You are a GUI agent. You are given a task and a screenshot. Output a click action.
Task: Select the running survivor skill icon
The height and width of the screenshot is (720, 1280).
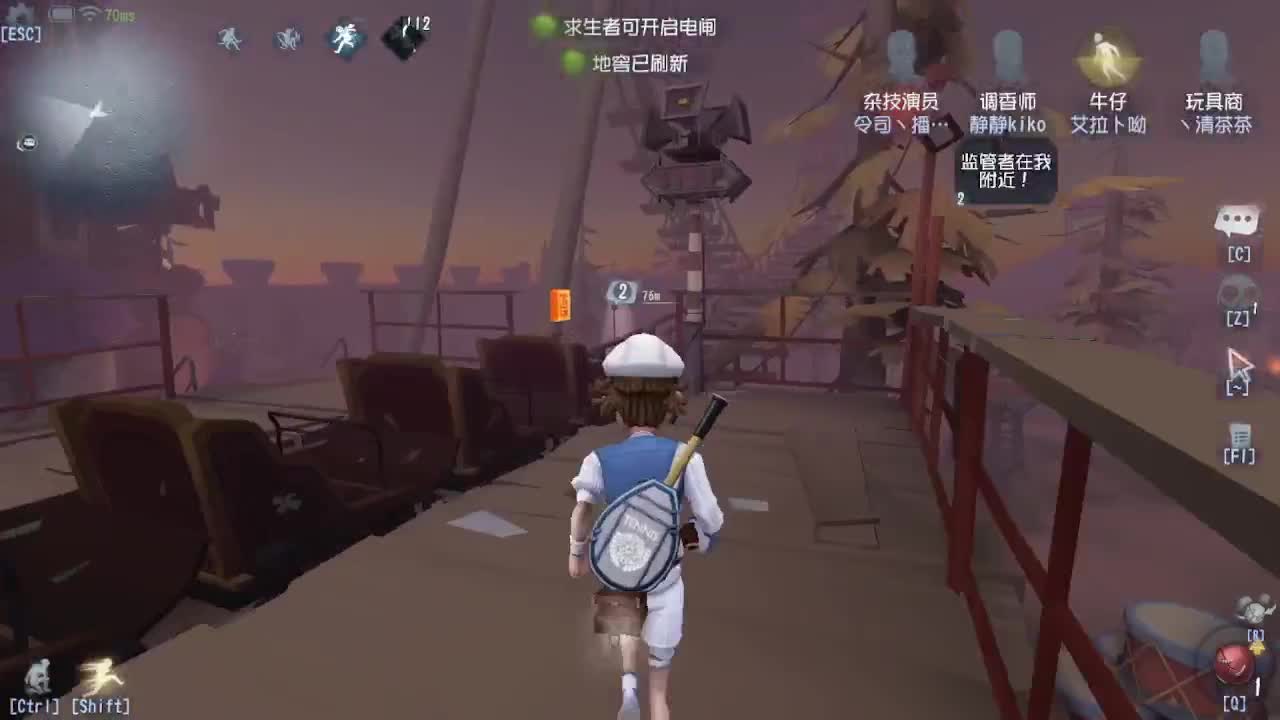(x=345, y=38)
